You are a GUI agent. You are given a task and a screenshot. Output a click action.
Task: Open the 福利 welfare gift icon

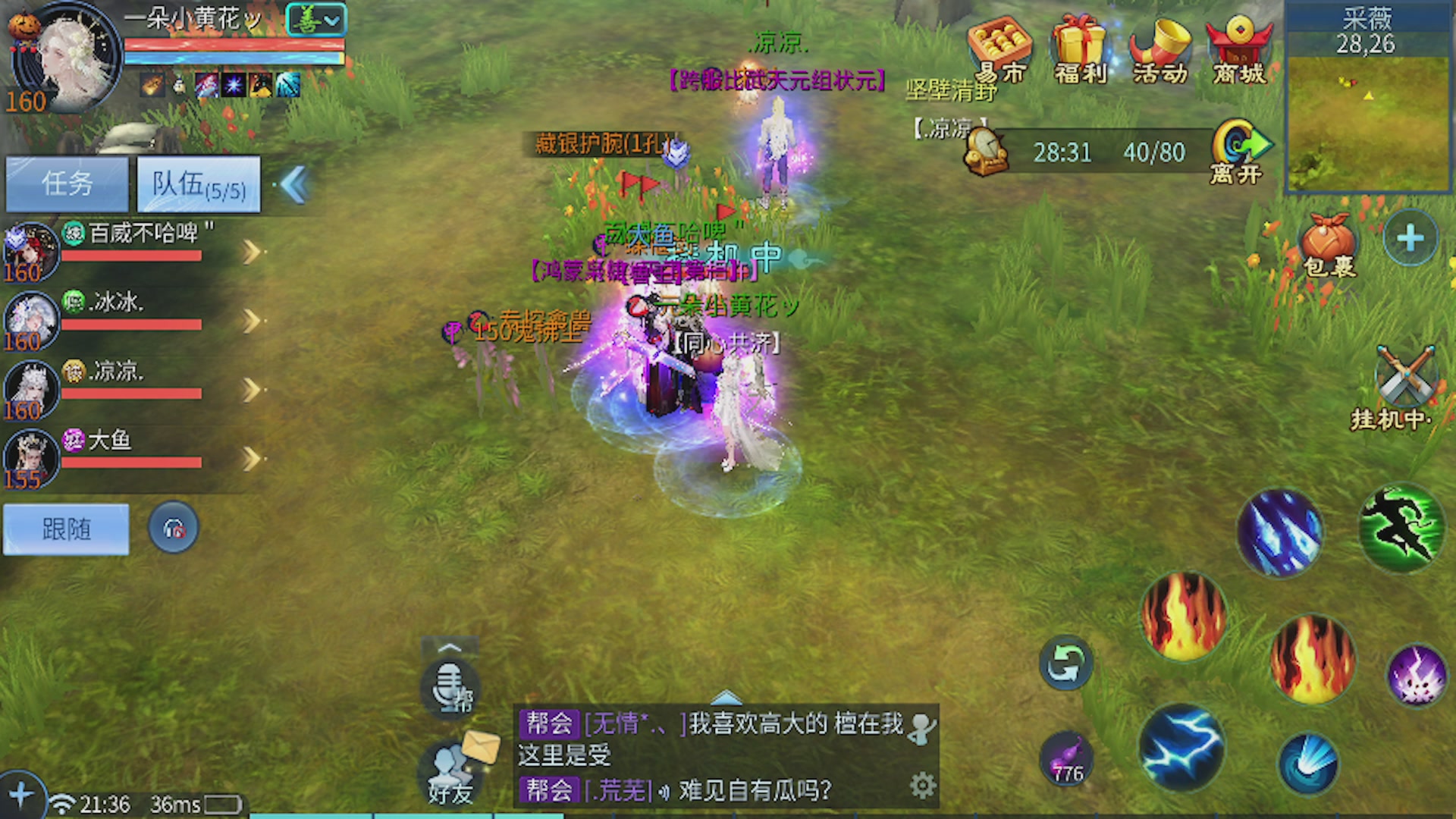click(1080, 47)
